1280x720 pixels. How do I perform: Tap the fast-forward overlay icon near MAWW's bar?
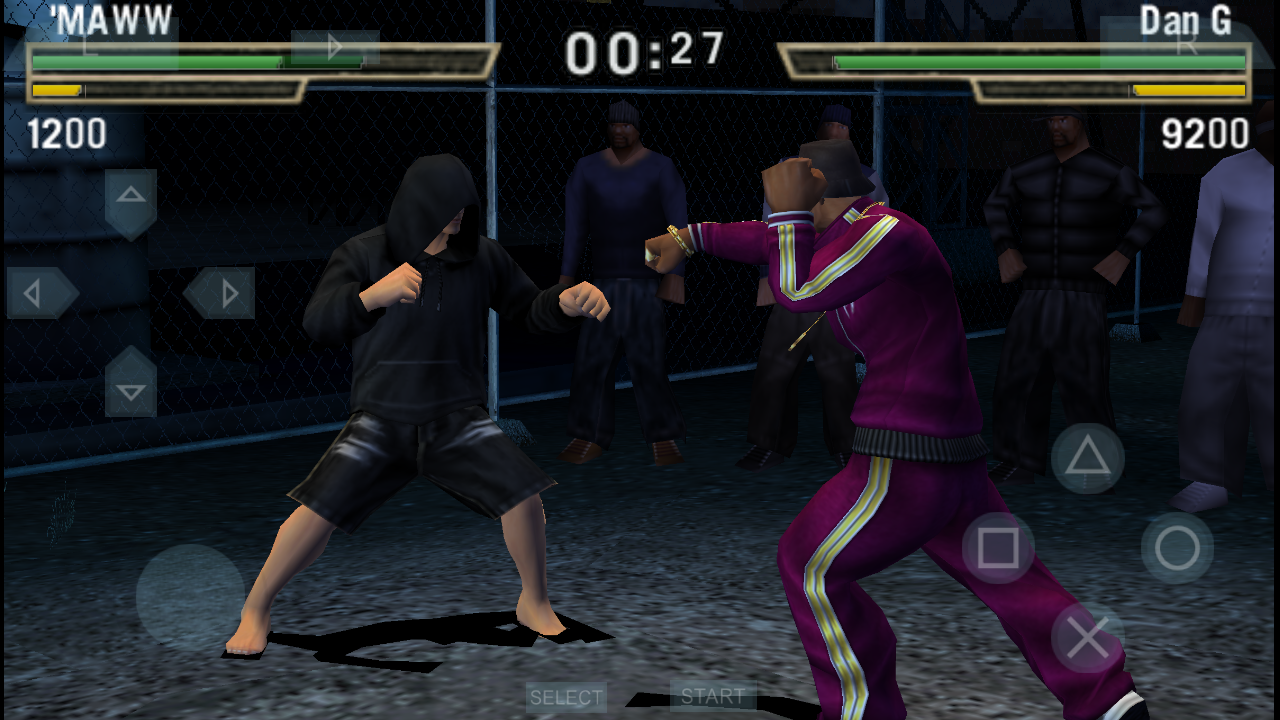coord(333,46)
